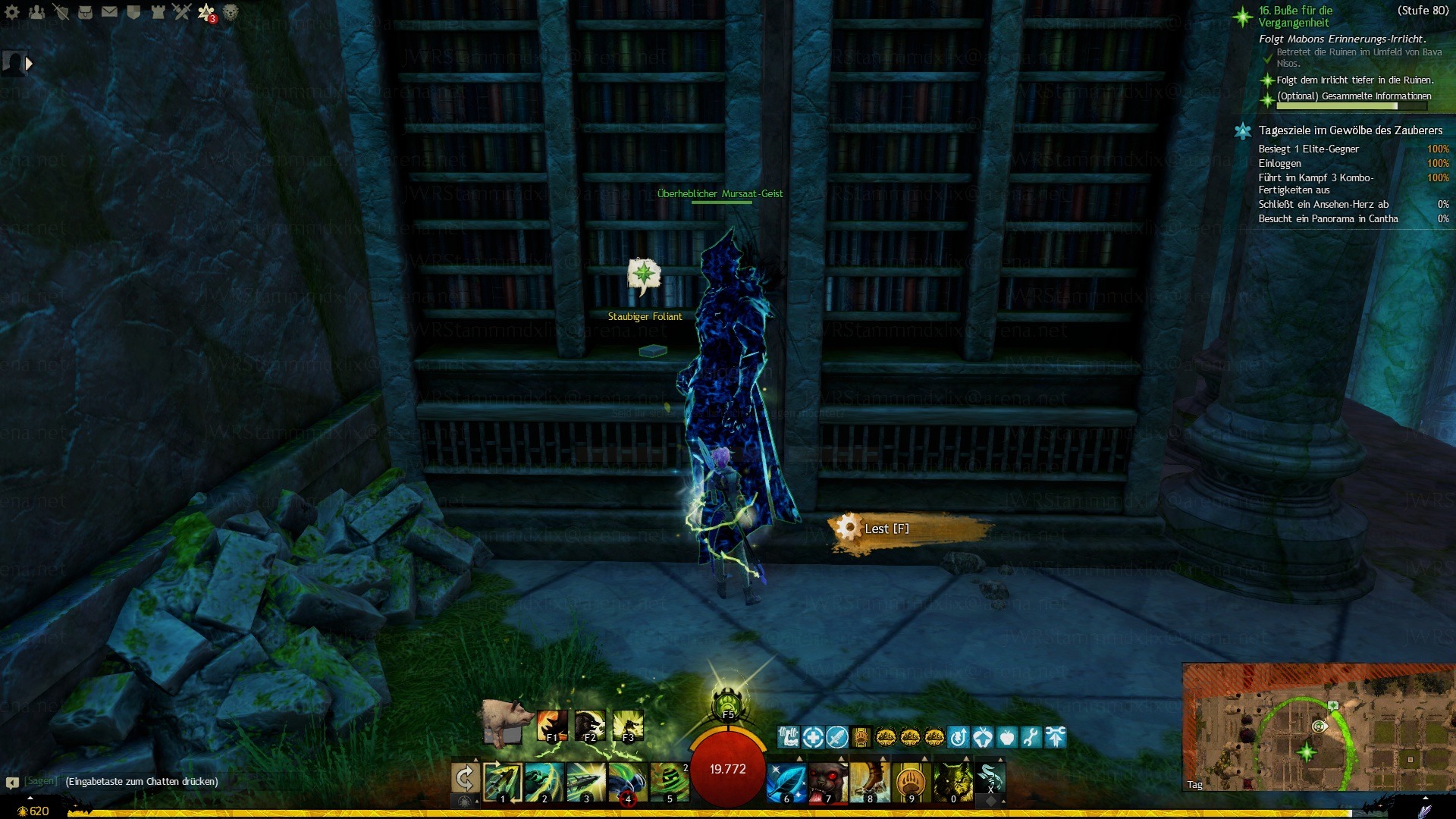Activate the F2 pet beast skill
Viewport: 1456px width, 819px height.
tap(589, 726)
